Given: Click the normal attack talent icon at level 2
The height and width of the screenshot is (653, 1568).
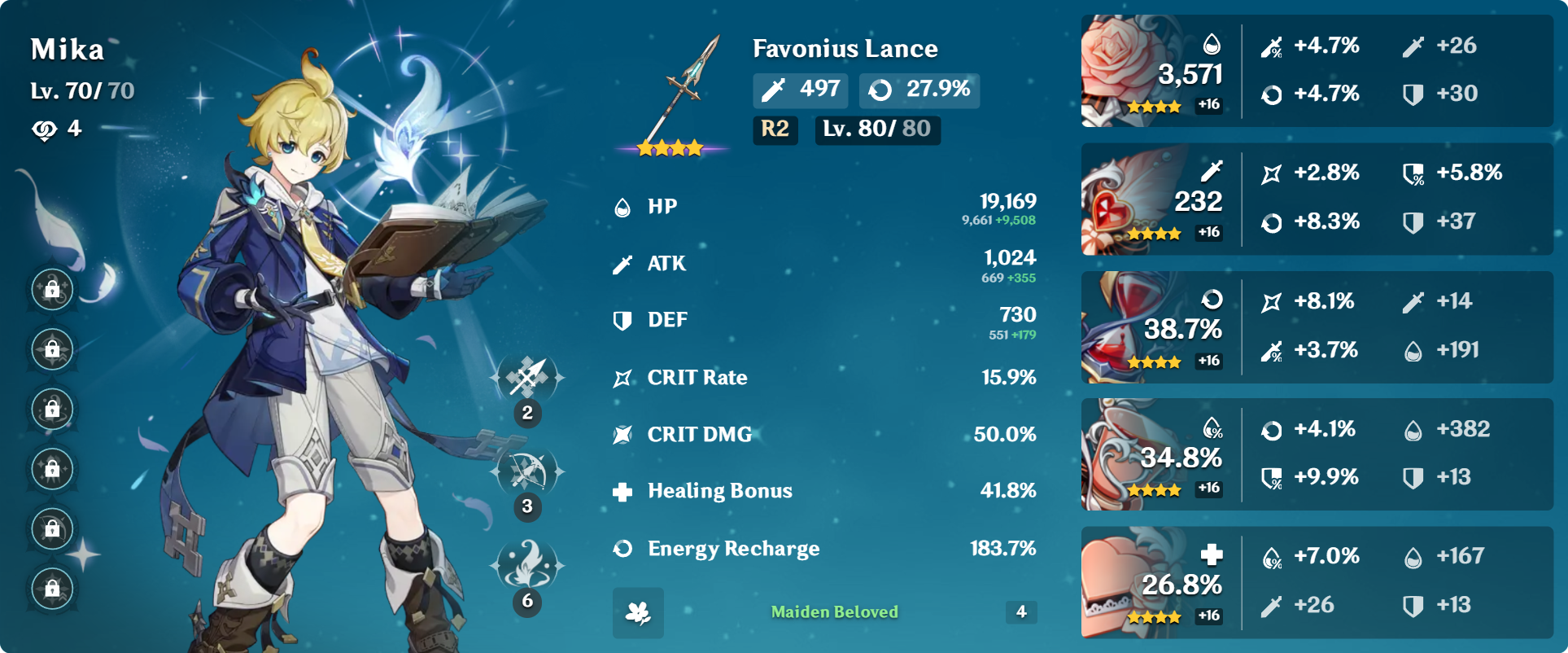Looking at the screenshot, I should pyautogui.click(x=527, y=377).
